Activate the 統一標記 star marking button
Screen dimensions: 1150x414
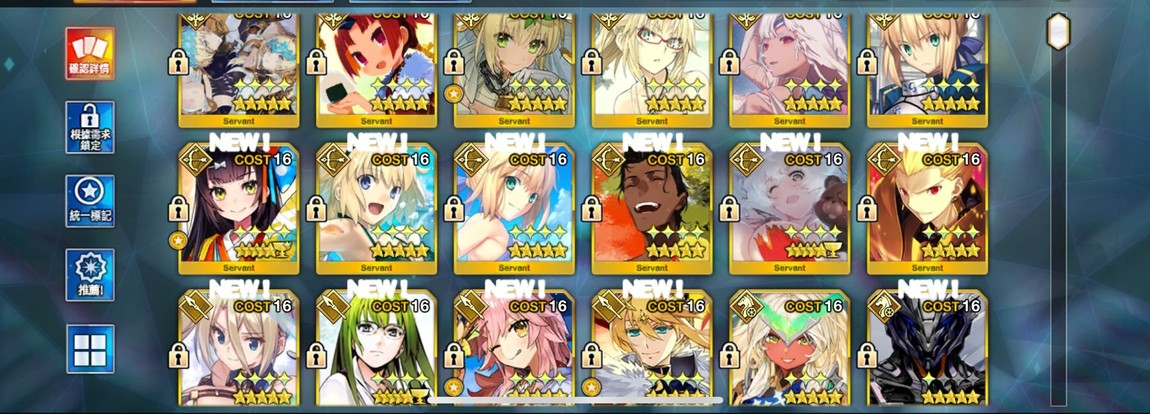point(90,201)
